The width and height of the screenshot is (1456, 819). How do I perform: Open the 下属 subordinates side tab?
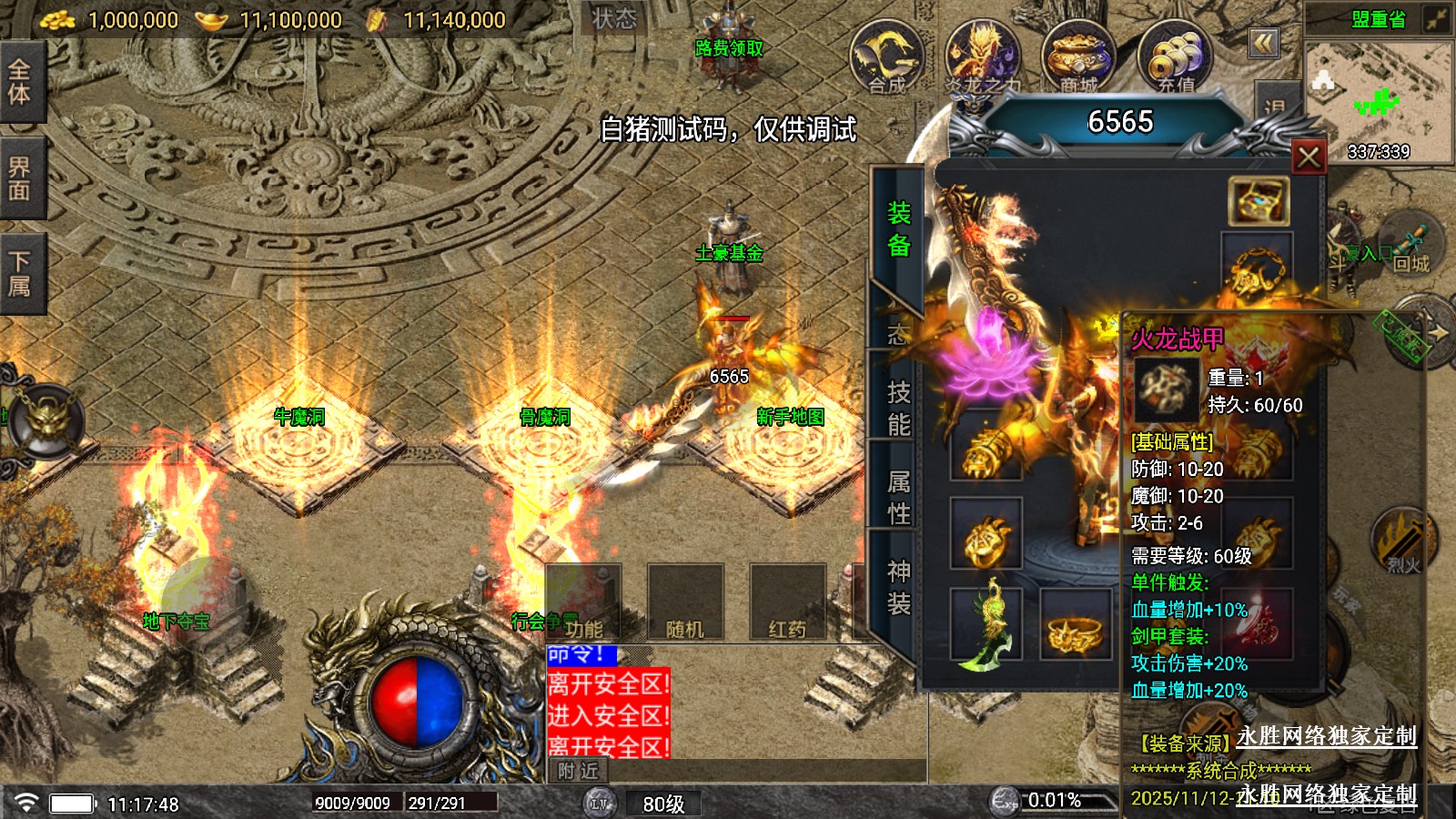click(20, 274)
